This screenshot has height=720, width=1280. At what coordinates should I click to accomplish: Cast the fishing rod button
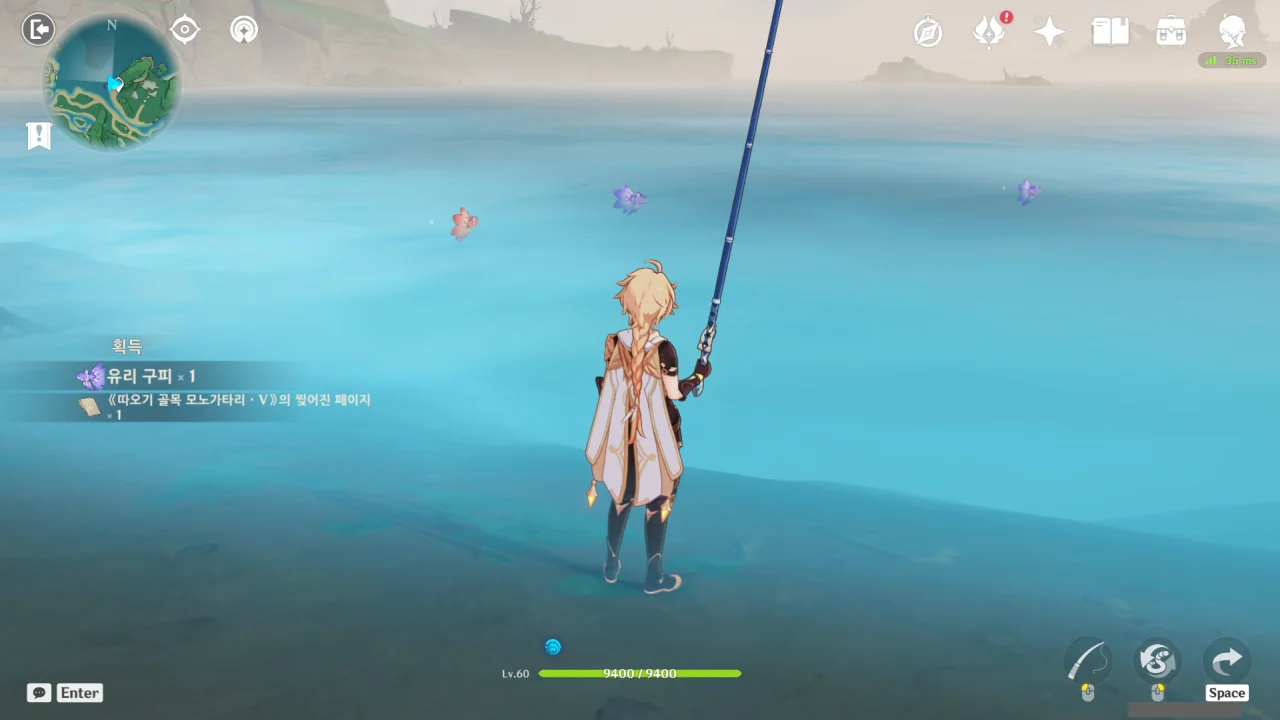[1088, 661]
